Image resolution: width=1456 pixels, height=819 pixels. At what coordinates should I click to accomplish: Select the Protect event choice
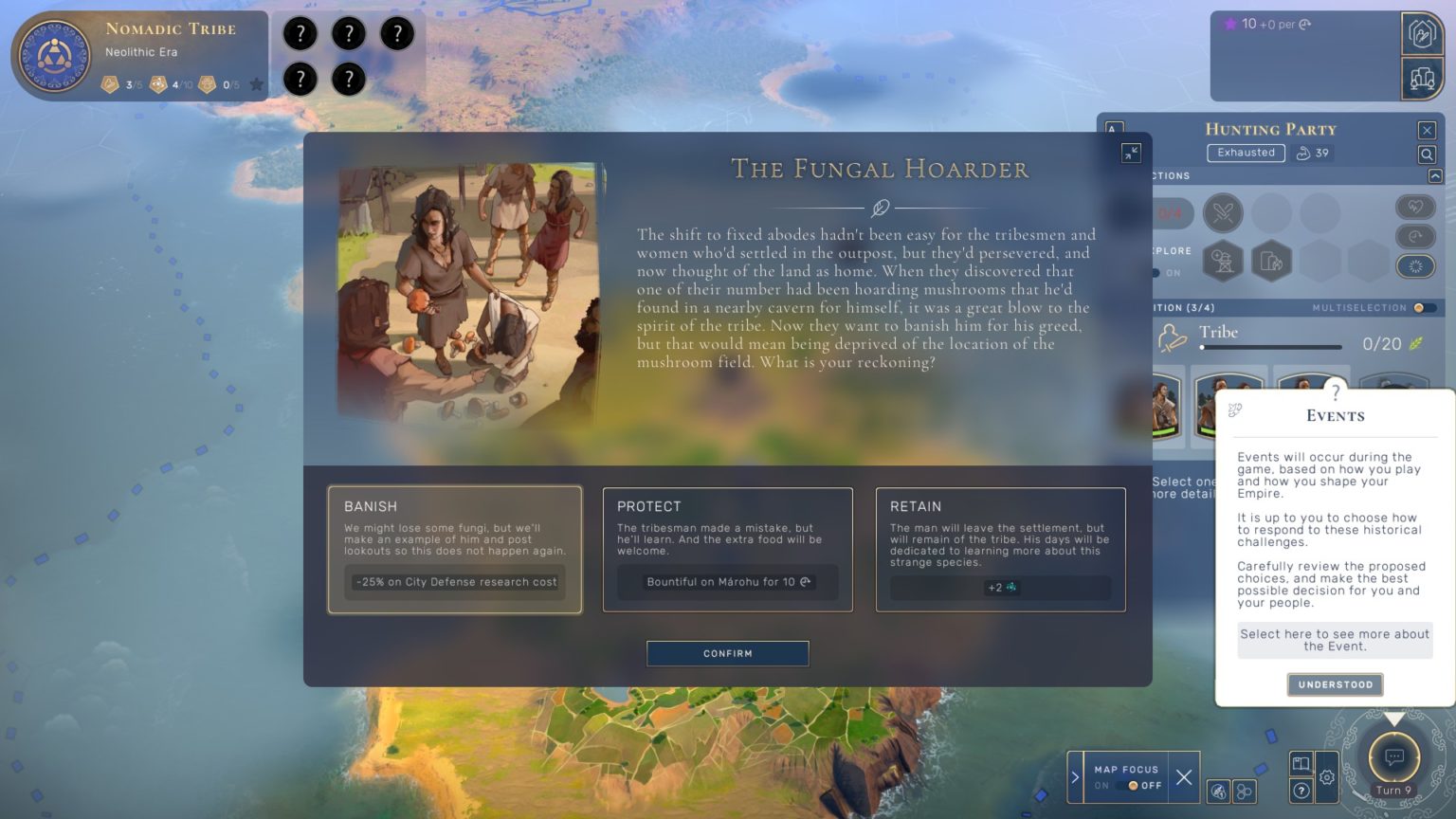727,549
